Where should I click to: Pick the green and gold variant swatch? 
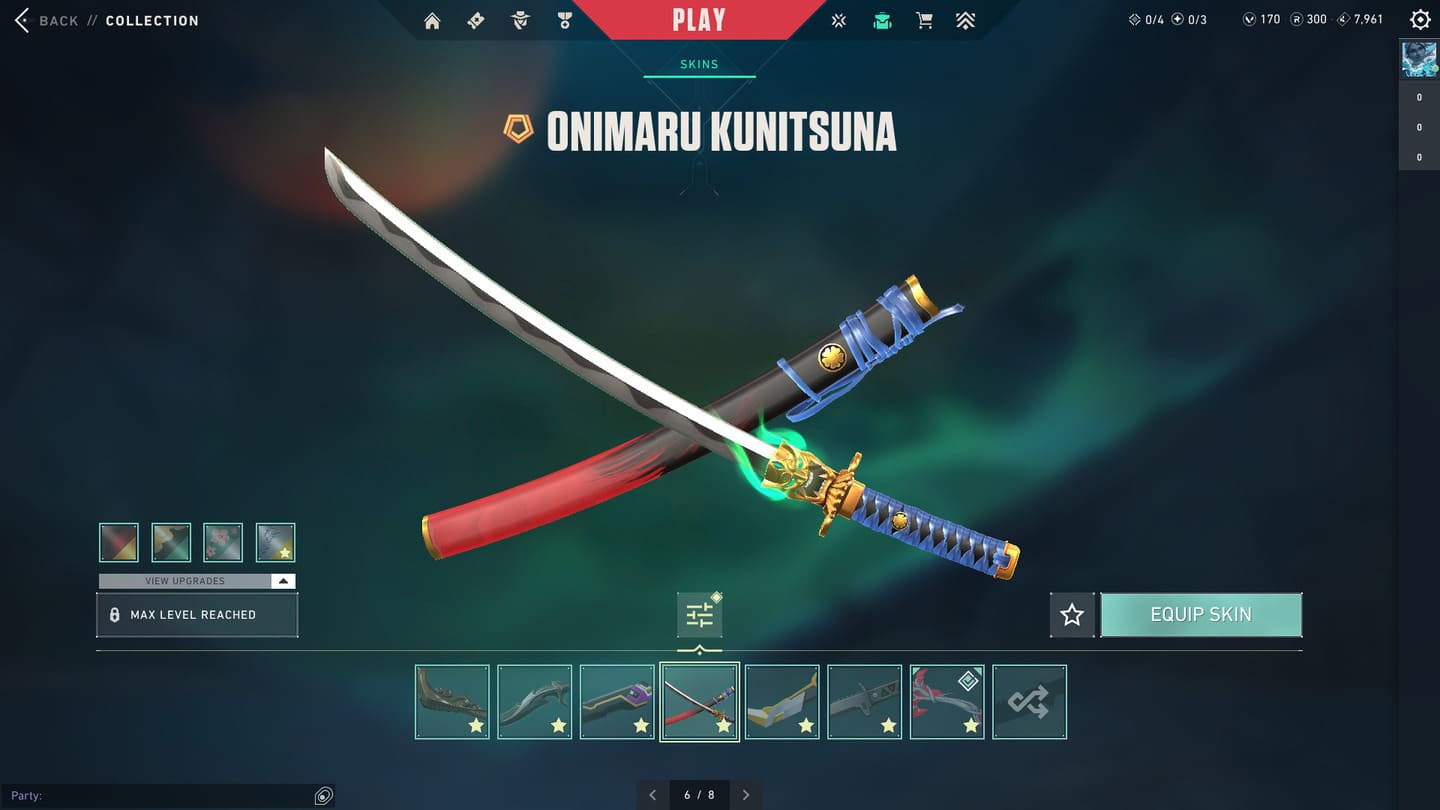171,543
